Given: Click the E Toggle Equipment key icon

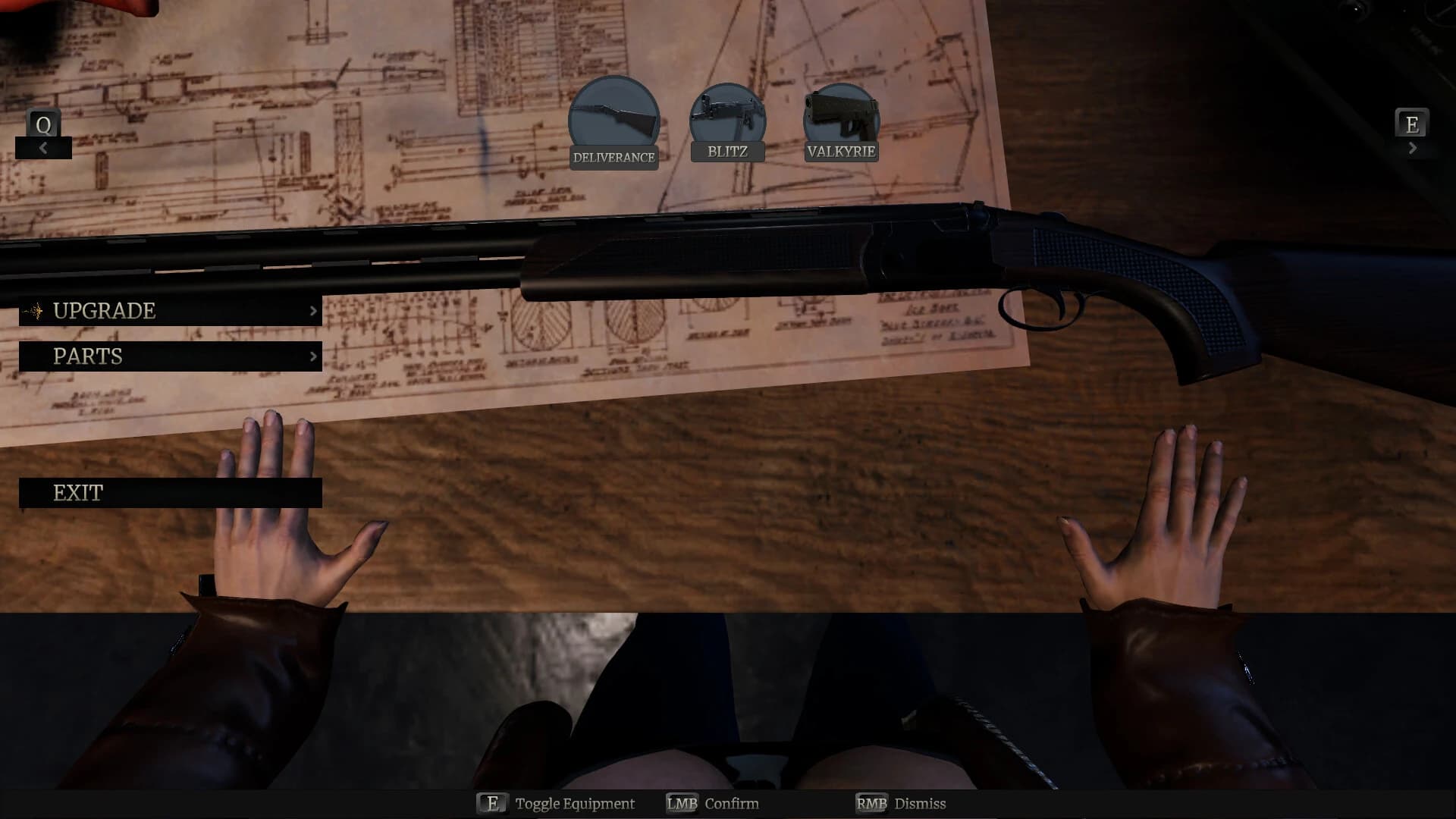Looking at the screenshot, I should [x=494, y=803].
